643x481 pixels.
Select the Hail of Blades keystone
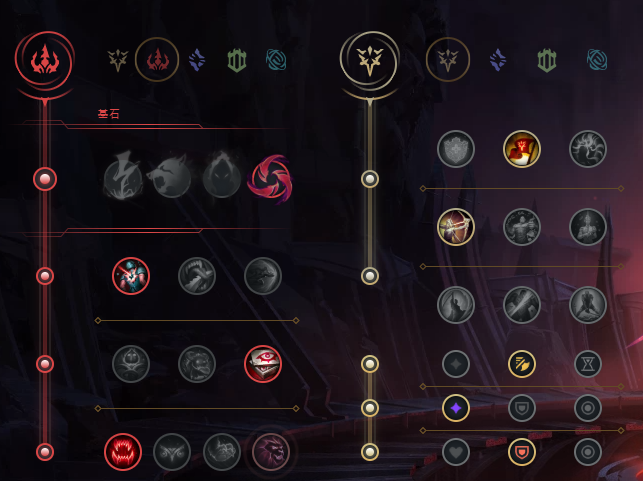pos(268,178)
